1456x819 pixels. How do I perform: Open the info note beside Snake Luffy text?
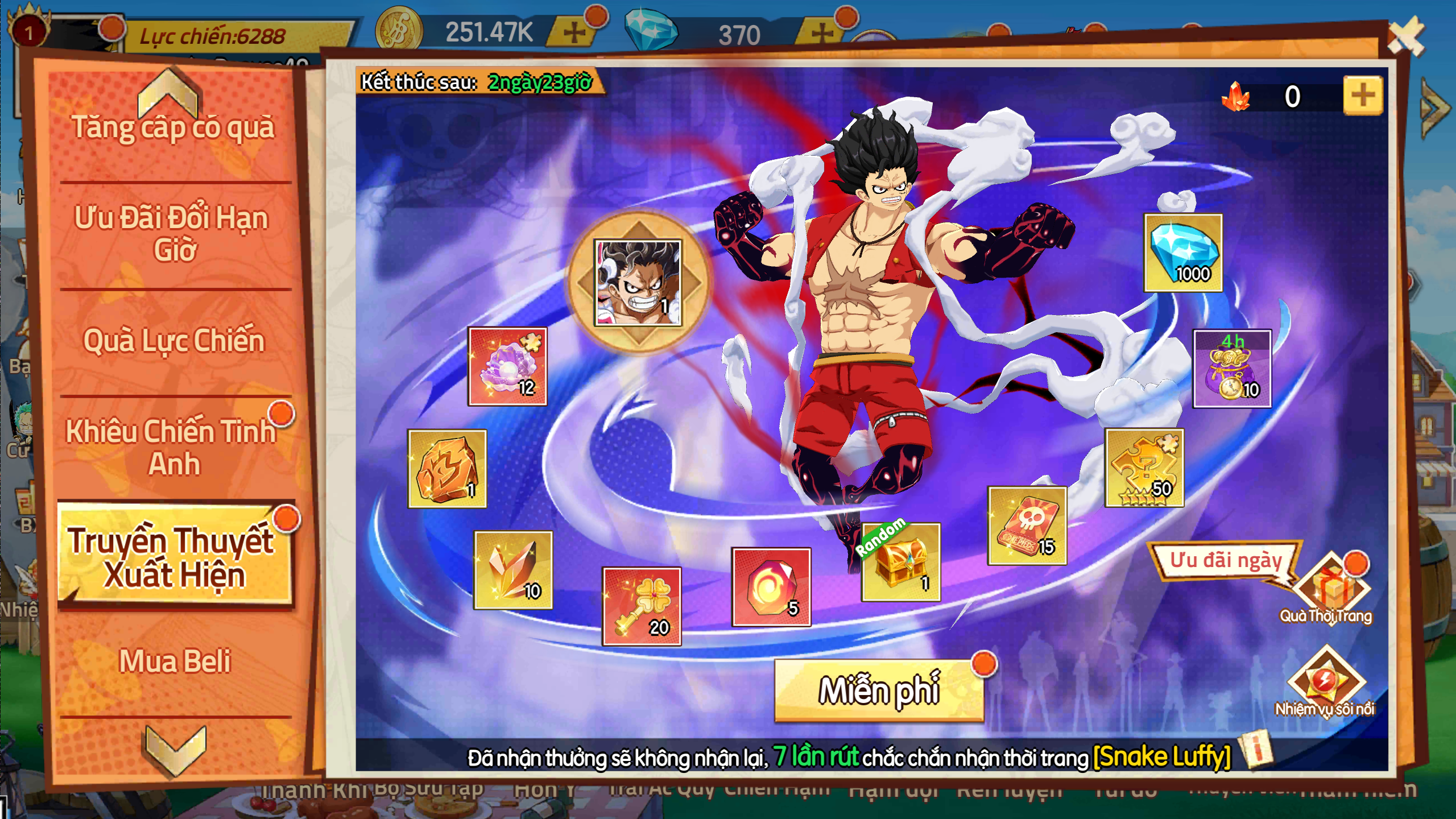tap(1258, 750)
